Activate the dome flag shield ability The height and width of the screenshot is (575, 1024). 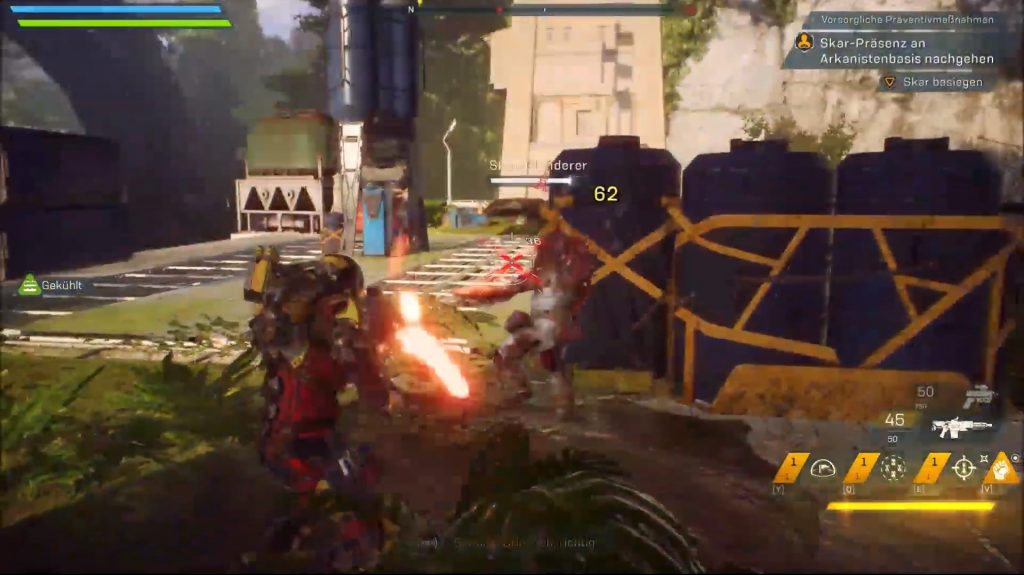point(823,468)
